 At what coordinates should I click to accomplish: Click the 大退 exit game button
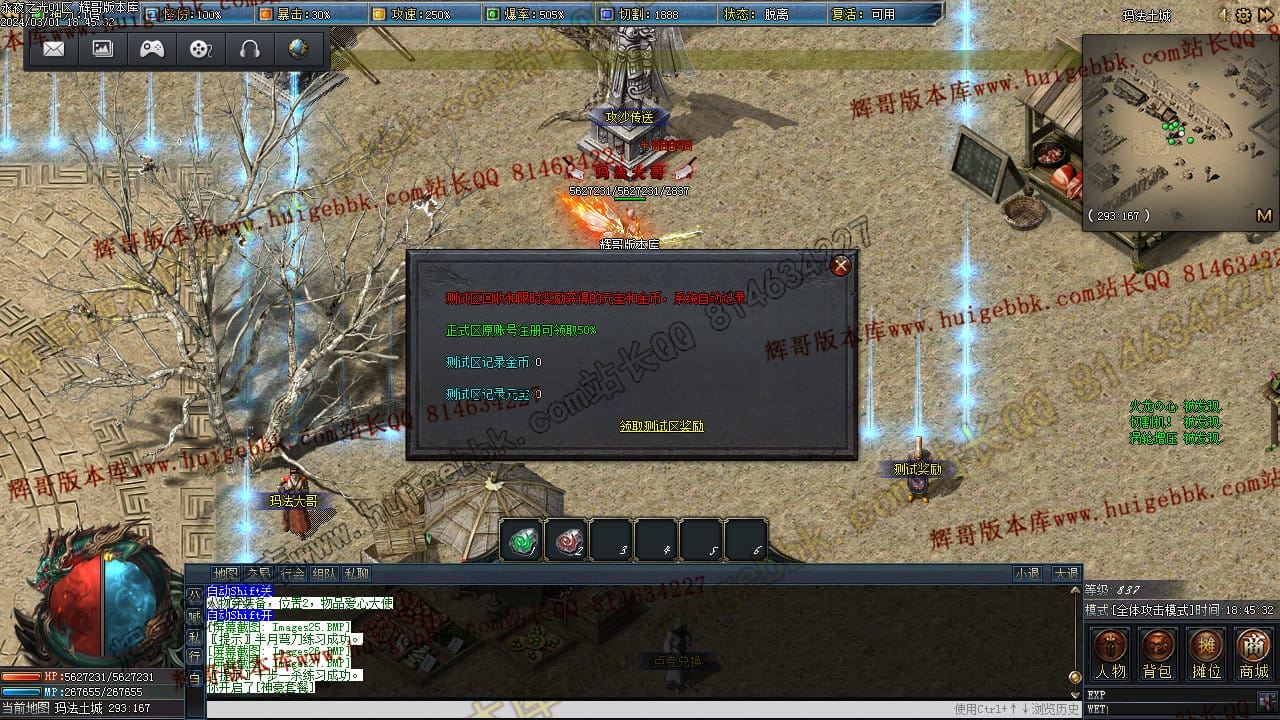click(x=1065, y=574)
